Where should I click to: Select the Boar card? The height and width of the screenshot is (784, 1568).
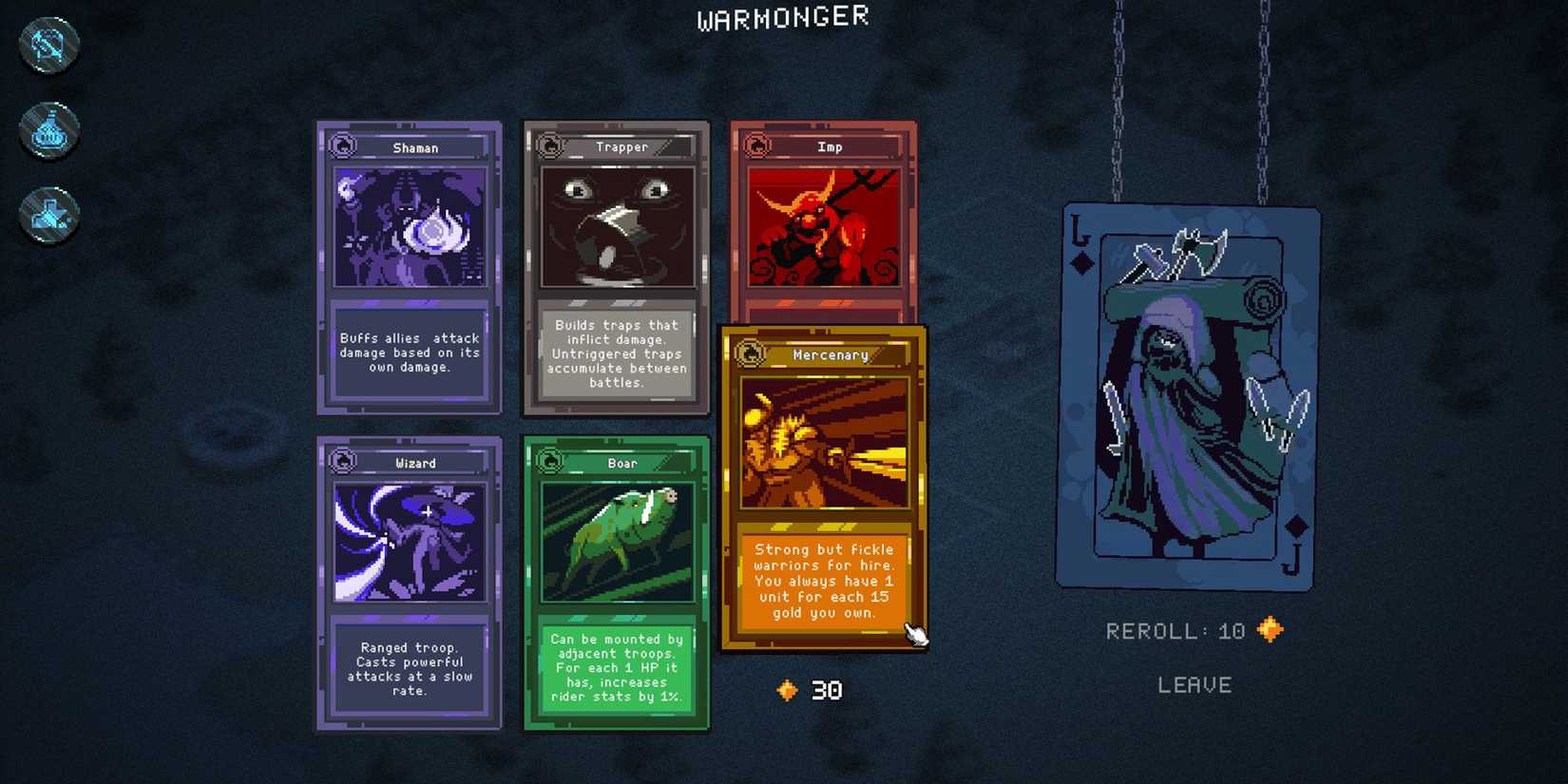616,583
